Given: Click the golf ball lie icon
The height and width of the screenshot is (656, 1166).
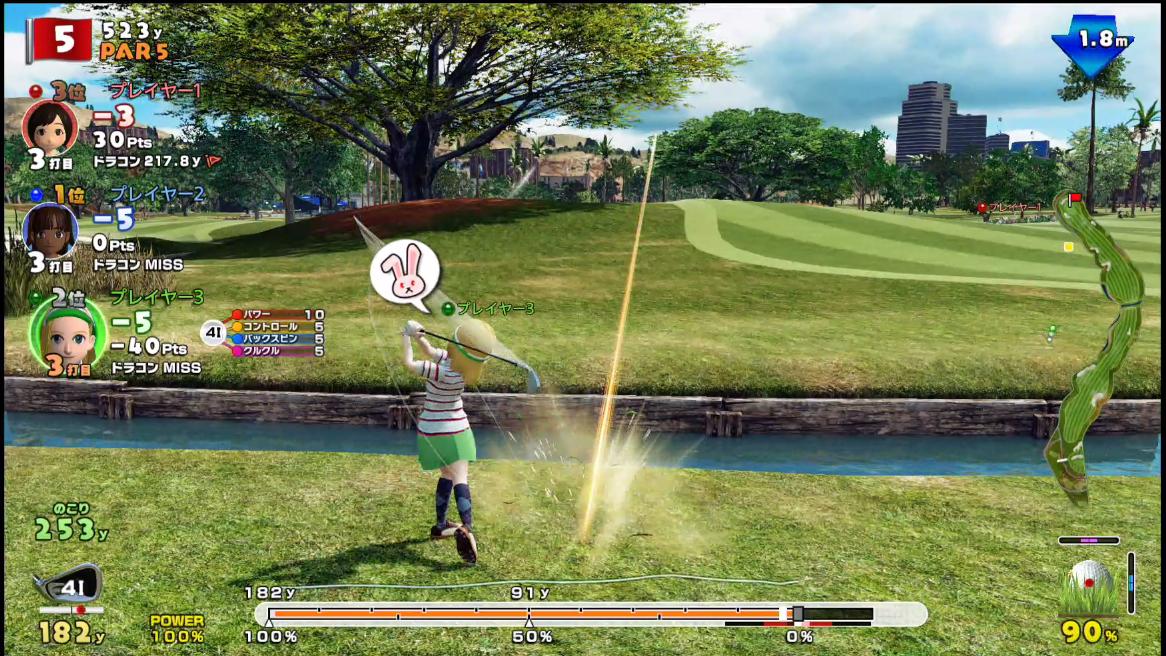Looking at the screenshot, I should [1089, 586].
